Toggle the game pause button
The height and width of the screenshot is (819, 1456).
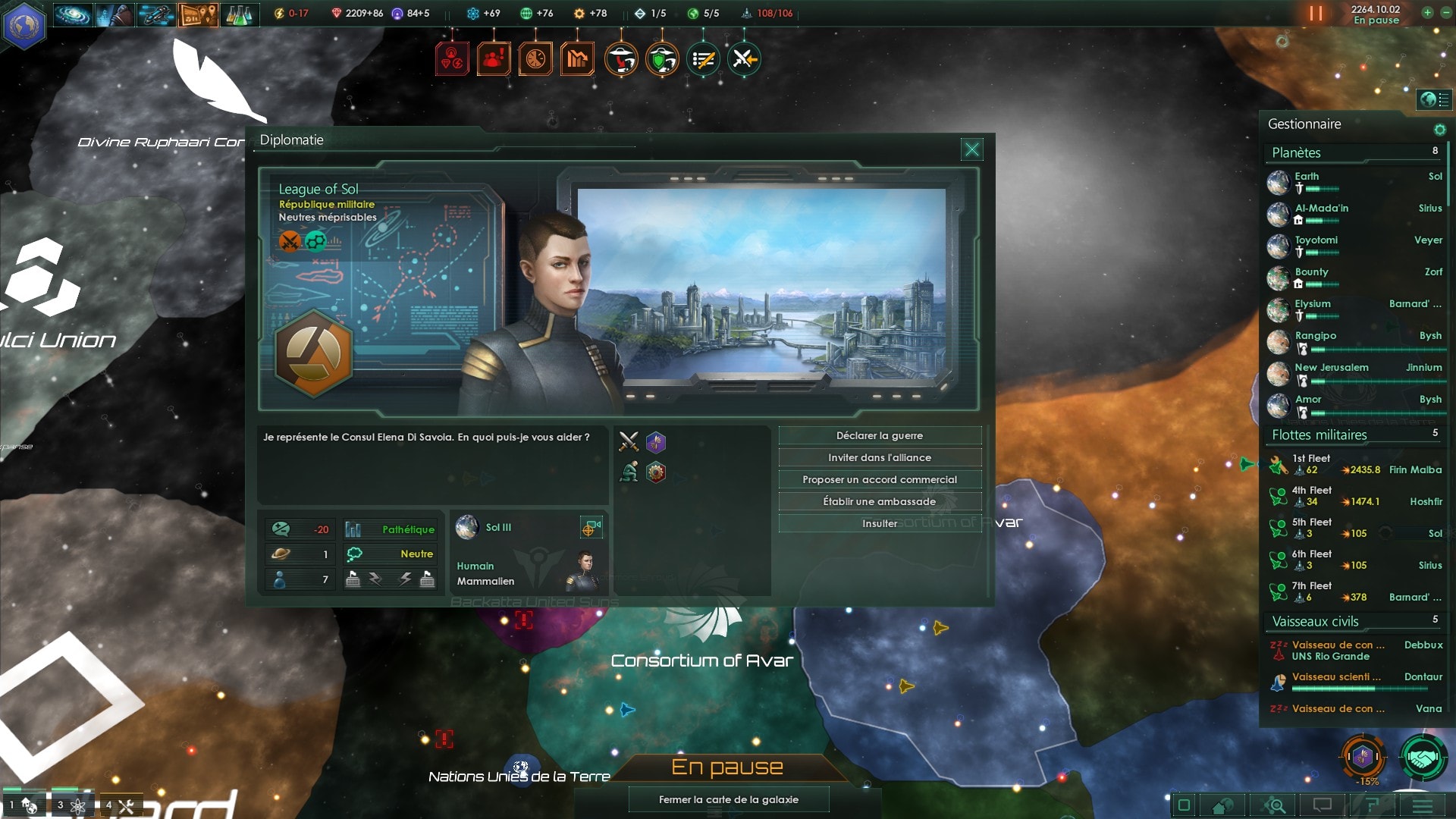click(x=1316, y=14)
